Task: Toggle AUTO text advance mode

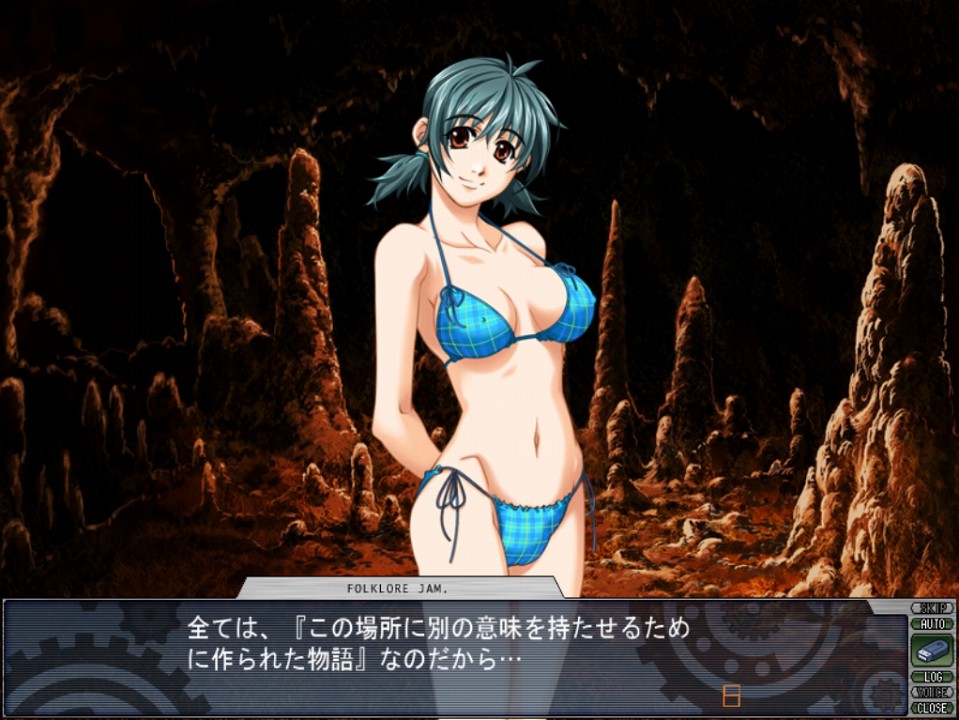Action: (x=932, y=623)
